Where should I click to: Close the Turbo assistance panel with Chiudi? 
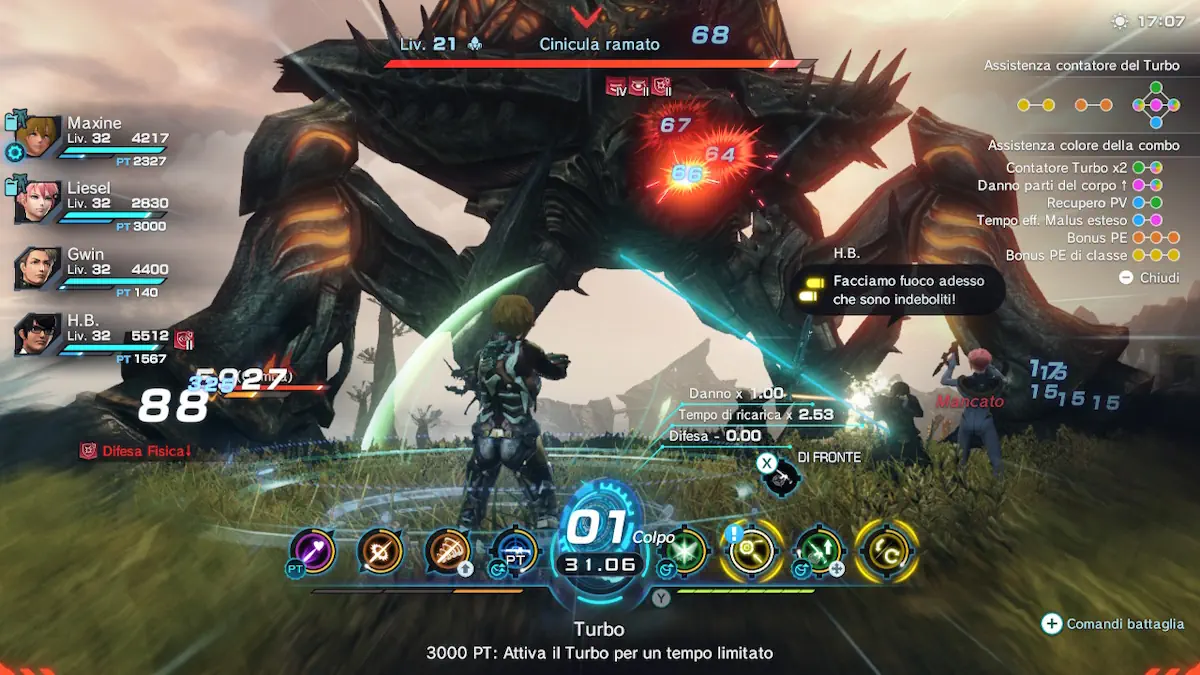[1150, 278]
